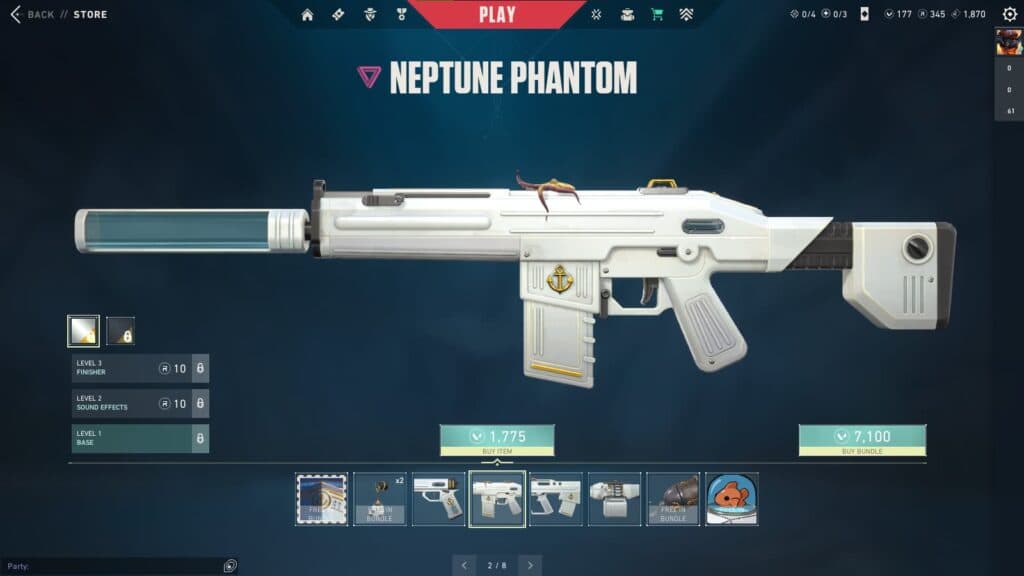Click the Party bar icon
Viewport: 1024px width, 576px height.
tap(230, 566)
